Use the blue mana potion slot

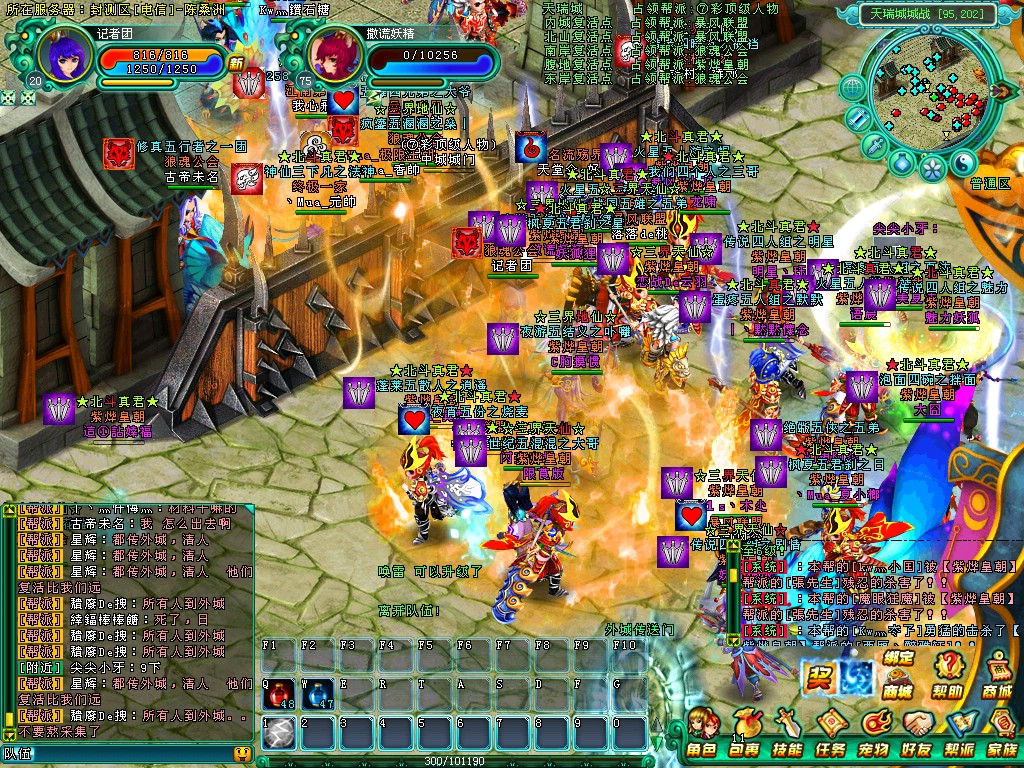coord(318,693)
